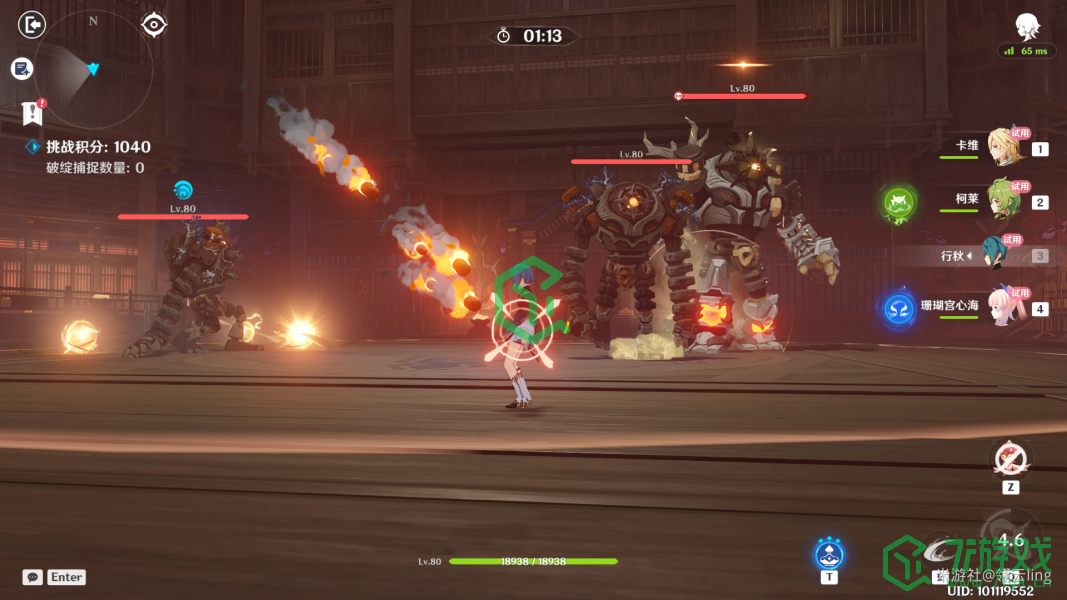Use the blue gadget icon labeled T
The height and width of the screenshot is (600, 1067).
click(829, 554)
